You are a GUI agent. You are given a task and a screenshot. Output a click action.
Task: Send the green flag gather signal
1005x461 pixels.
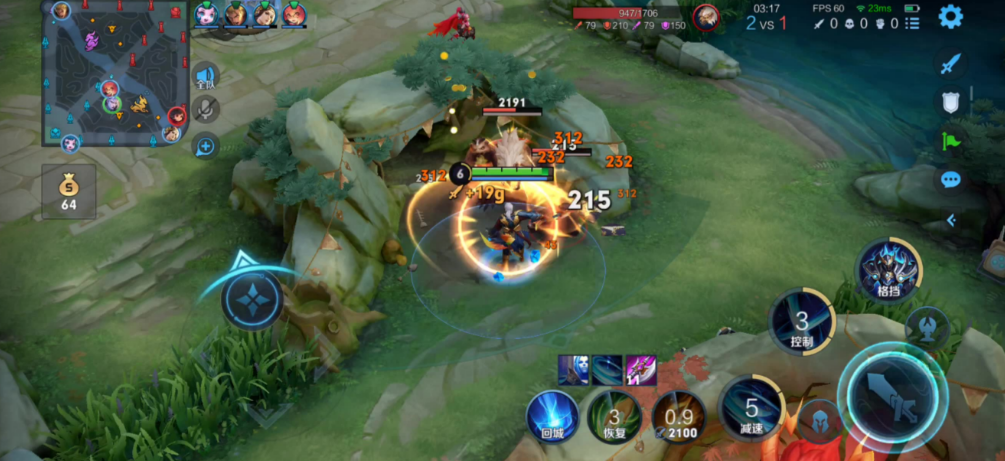pyautogui.click(x=950, y=142)
